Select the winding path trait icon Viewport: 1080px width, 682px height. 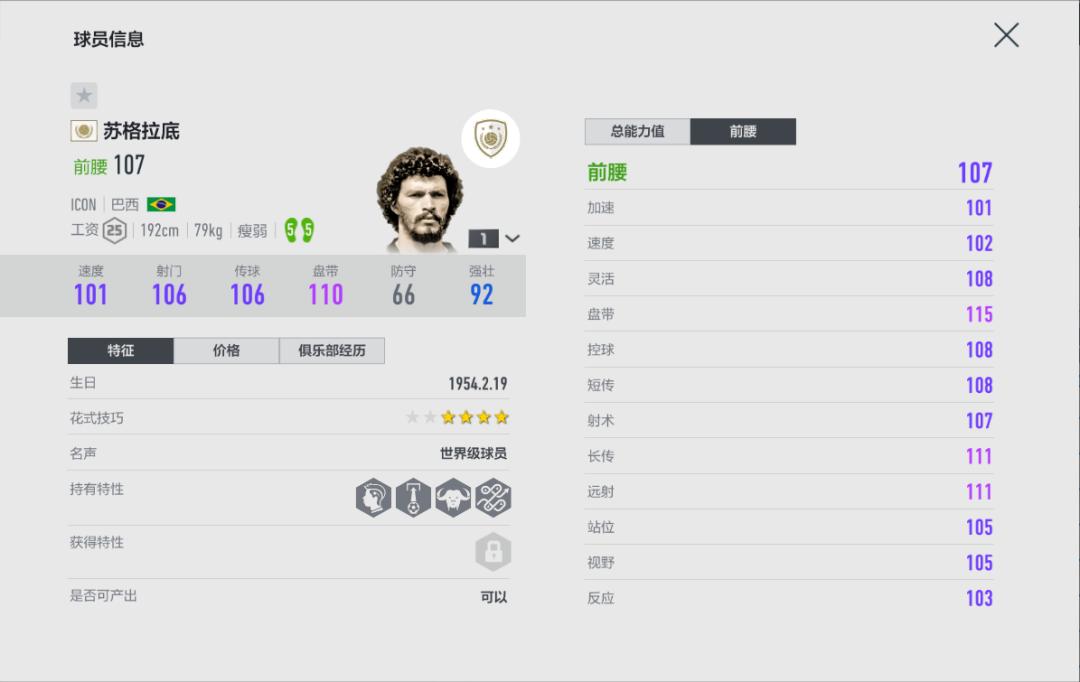point(492,497)
